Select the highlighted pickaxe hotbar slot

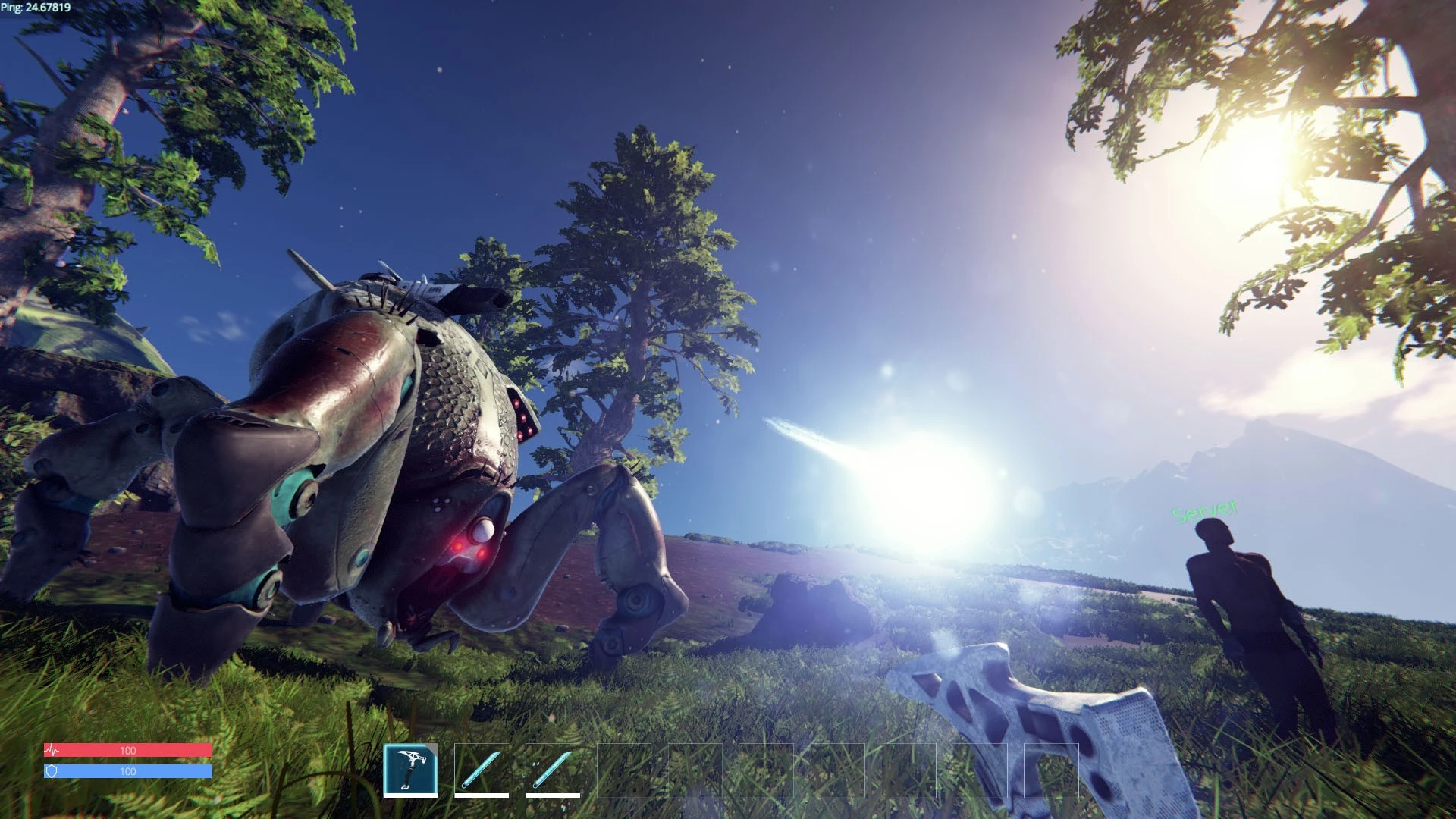point(410,770)
